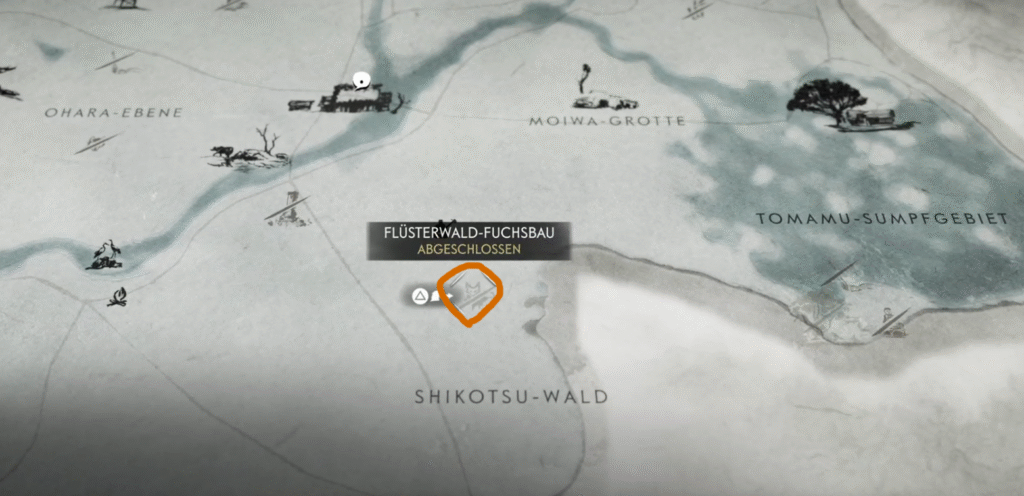This screenshot has height=496, width=1024.
Task: Pick the large tree landmark on the map
Action: pyautogui.click(x=827, y=100)
